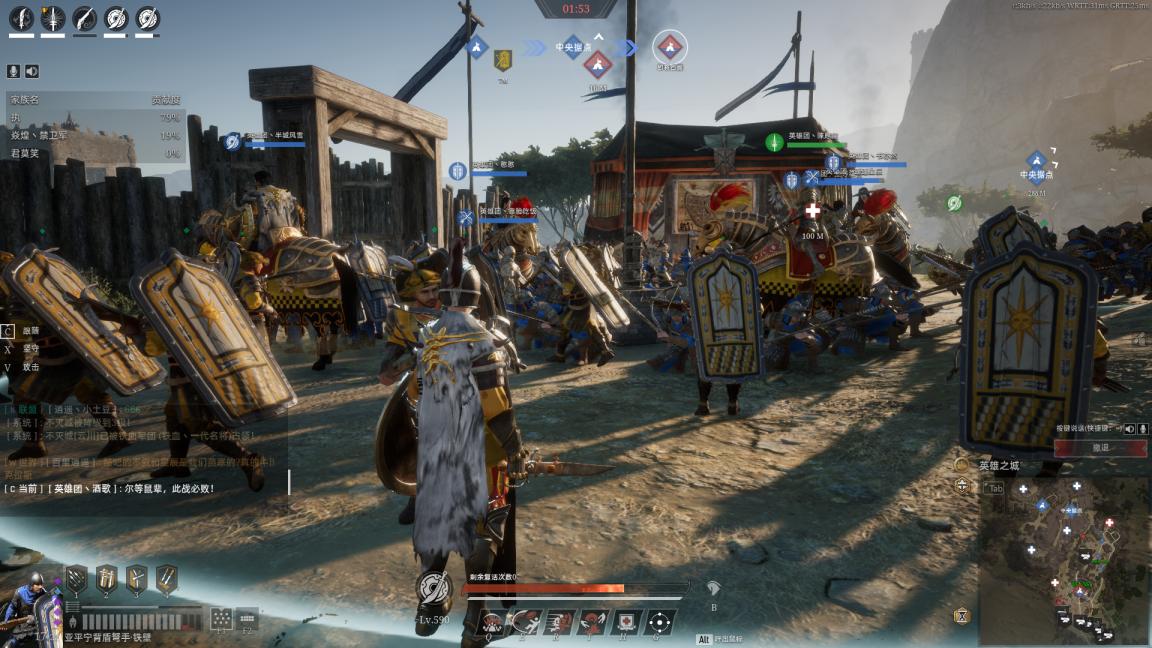Image resolution: width=1152 pixels, height=648 pixels.
Task: Activate the crosshair target skill icon
Action: point(658,622)
